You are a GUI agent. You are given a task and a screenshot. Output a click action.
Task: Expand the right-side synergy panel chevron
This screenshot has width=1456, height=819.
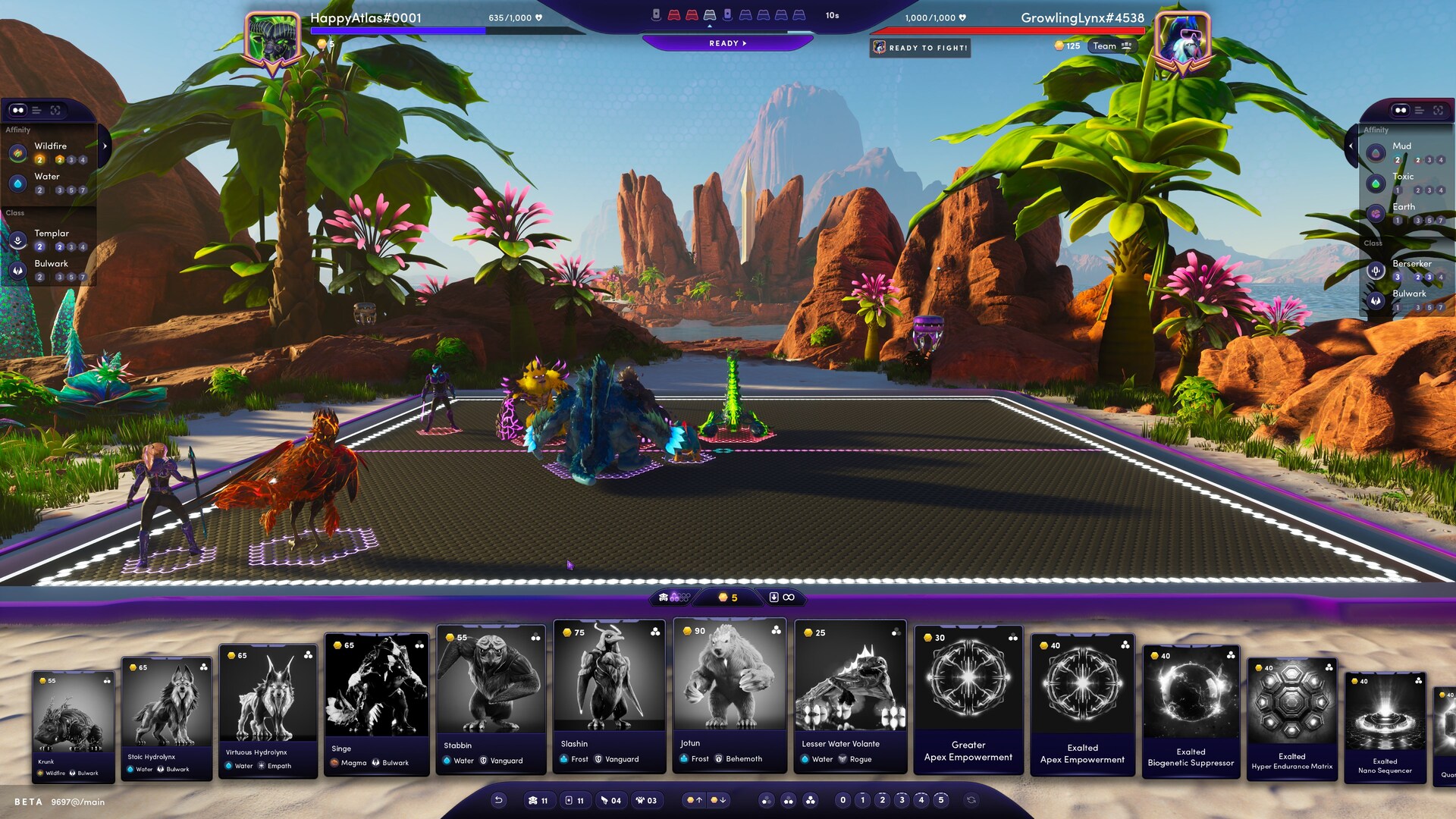tap(1351, 146)
